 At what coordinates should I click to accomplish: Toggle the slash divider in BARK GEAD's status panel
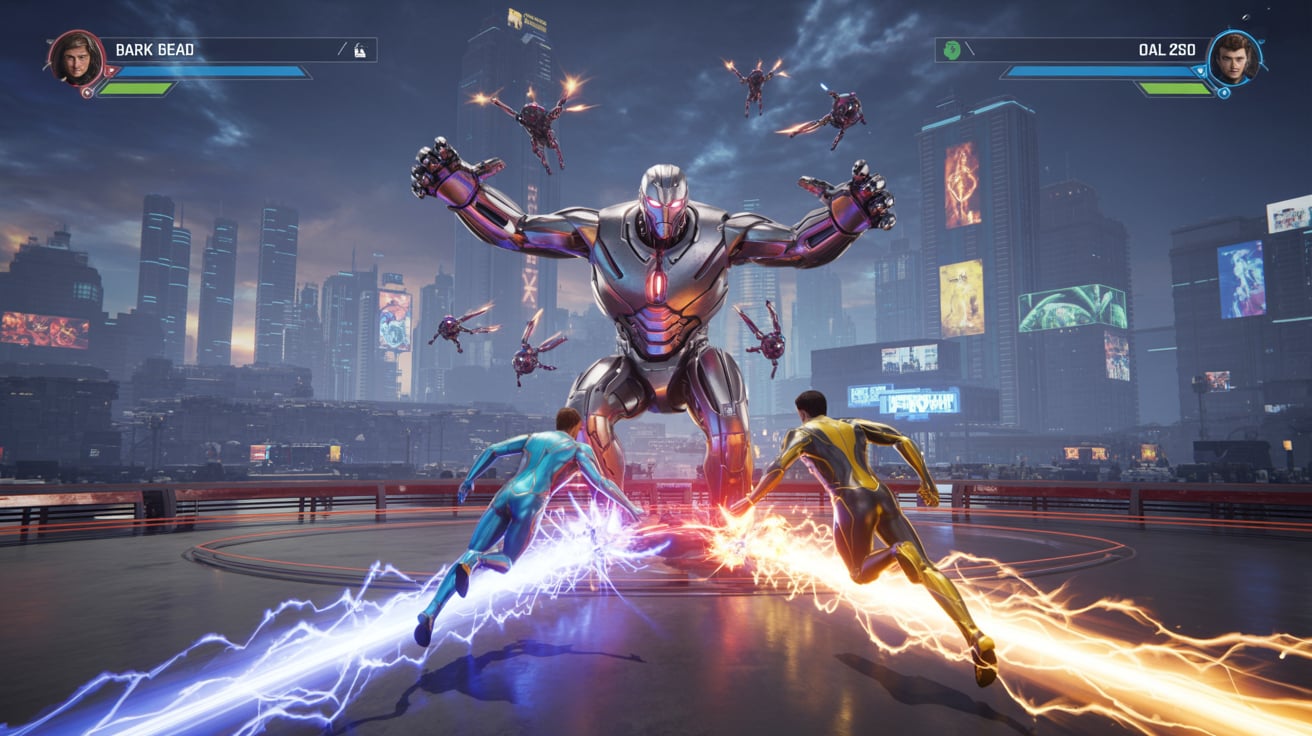(343, 49)
